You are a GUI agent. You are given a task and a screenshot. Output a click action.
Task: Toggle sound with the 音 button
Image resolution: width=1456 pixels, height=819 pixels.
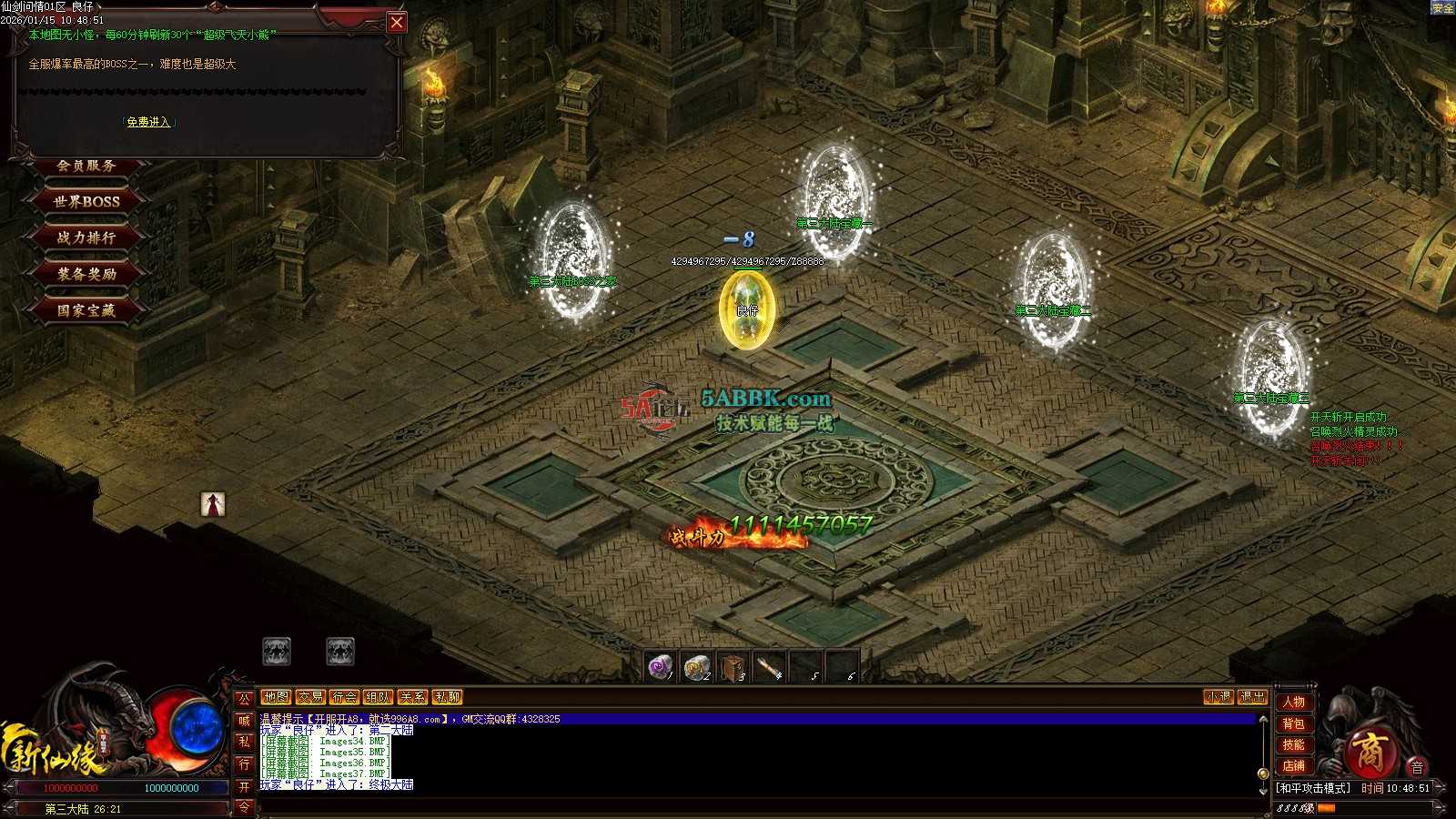point(1417,767)
